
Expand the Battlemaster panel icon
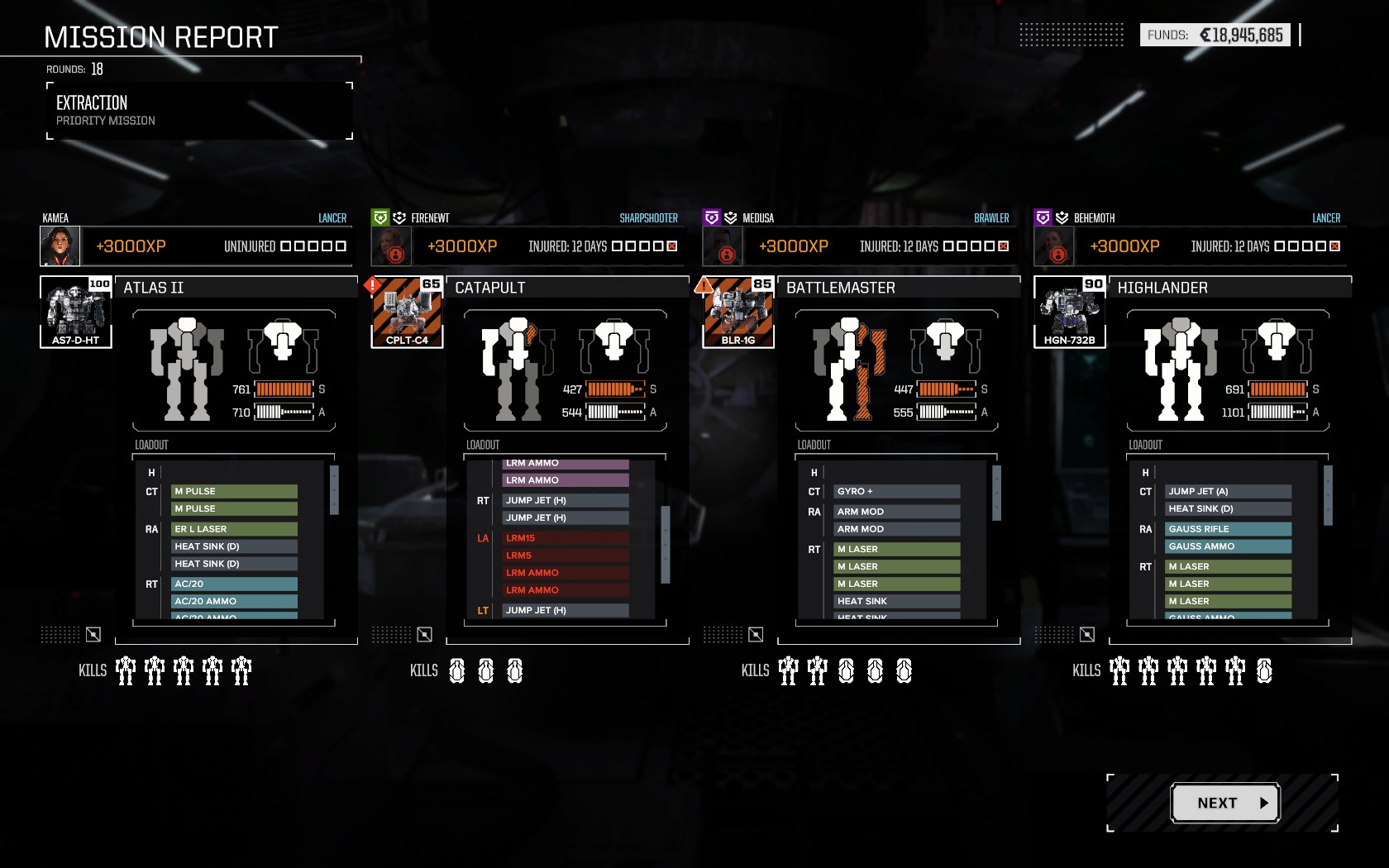click(x=756, y=634)
